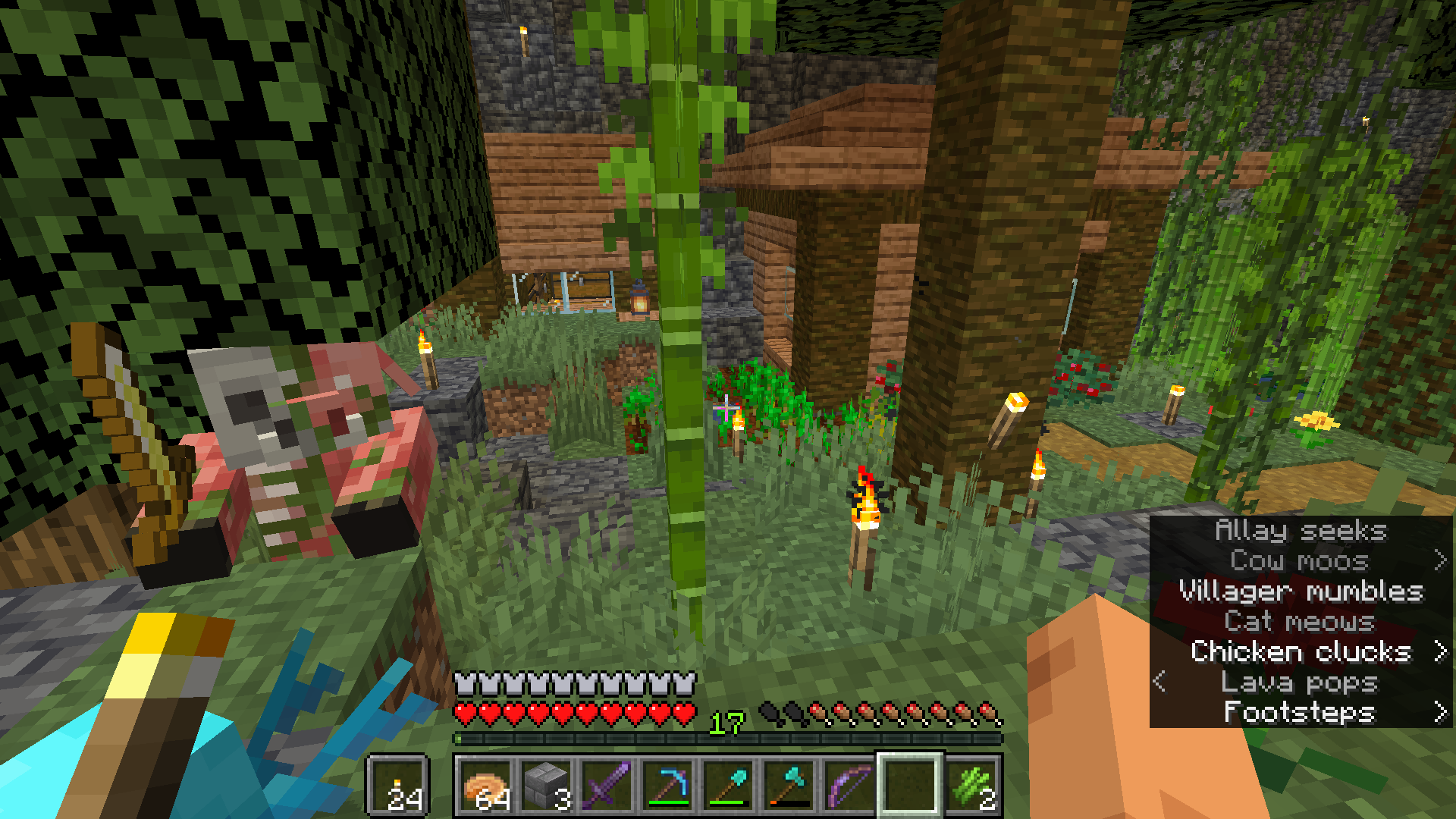The image size is (1456, 819).
Task: Click the chevron next to 'Cow moos'
Action: (1442, 561)
